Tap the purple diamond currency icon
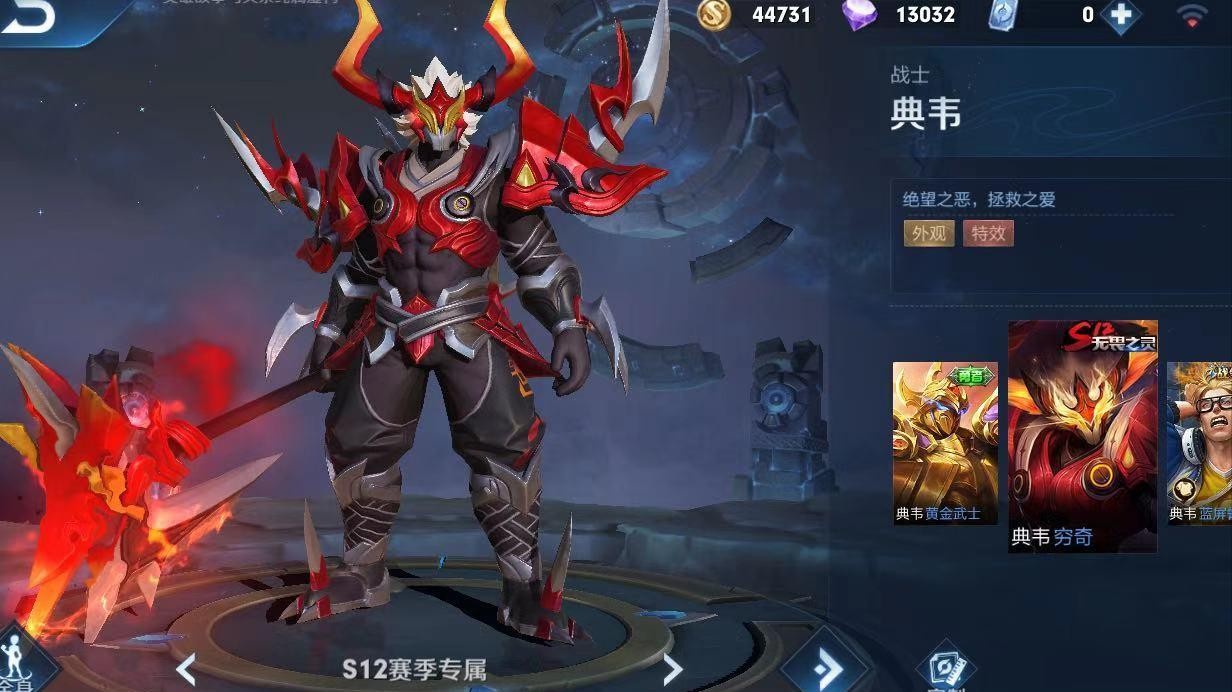This screenshot has width=1232, height=692. click(859, 14)
